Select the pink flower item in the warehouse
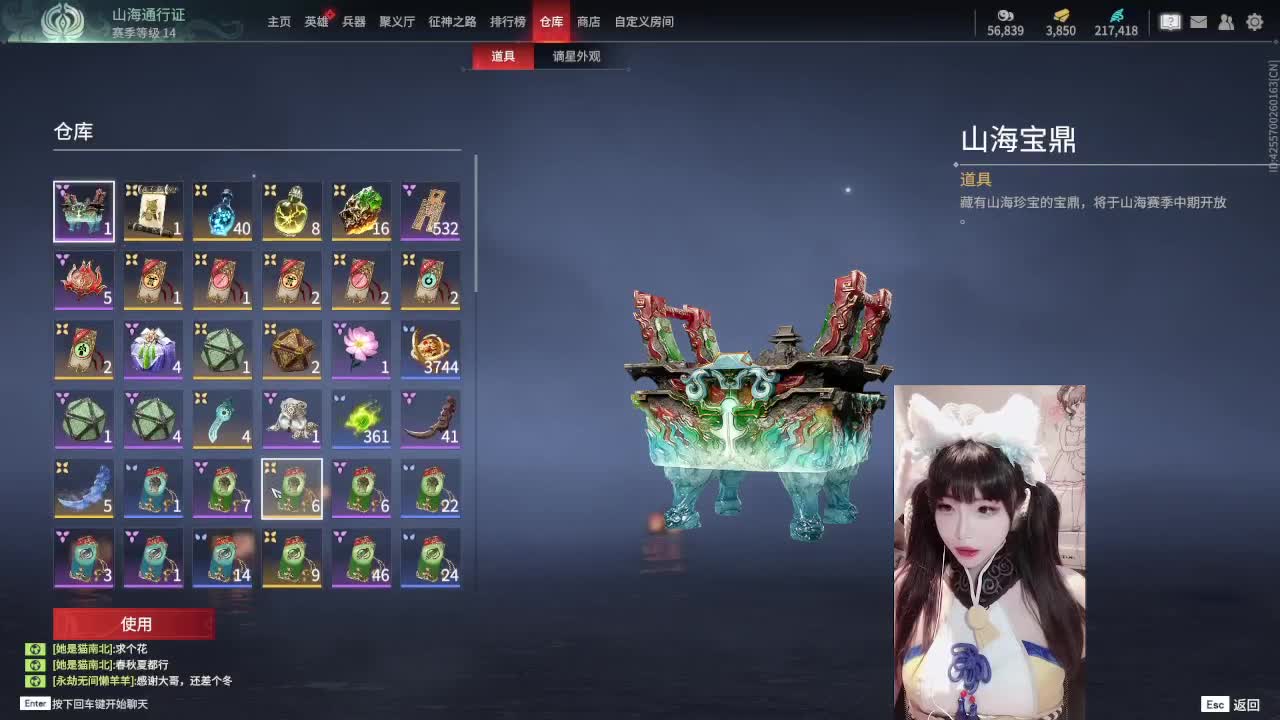 (x=361, y=349)
